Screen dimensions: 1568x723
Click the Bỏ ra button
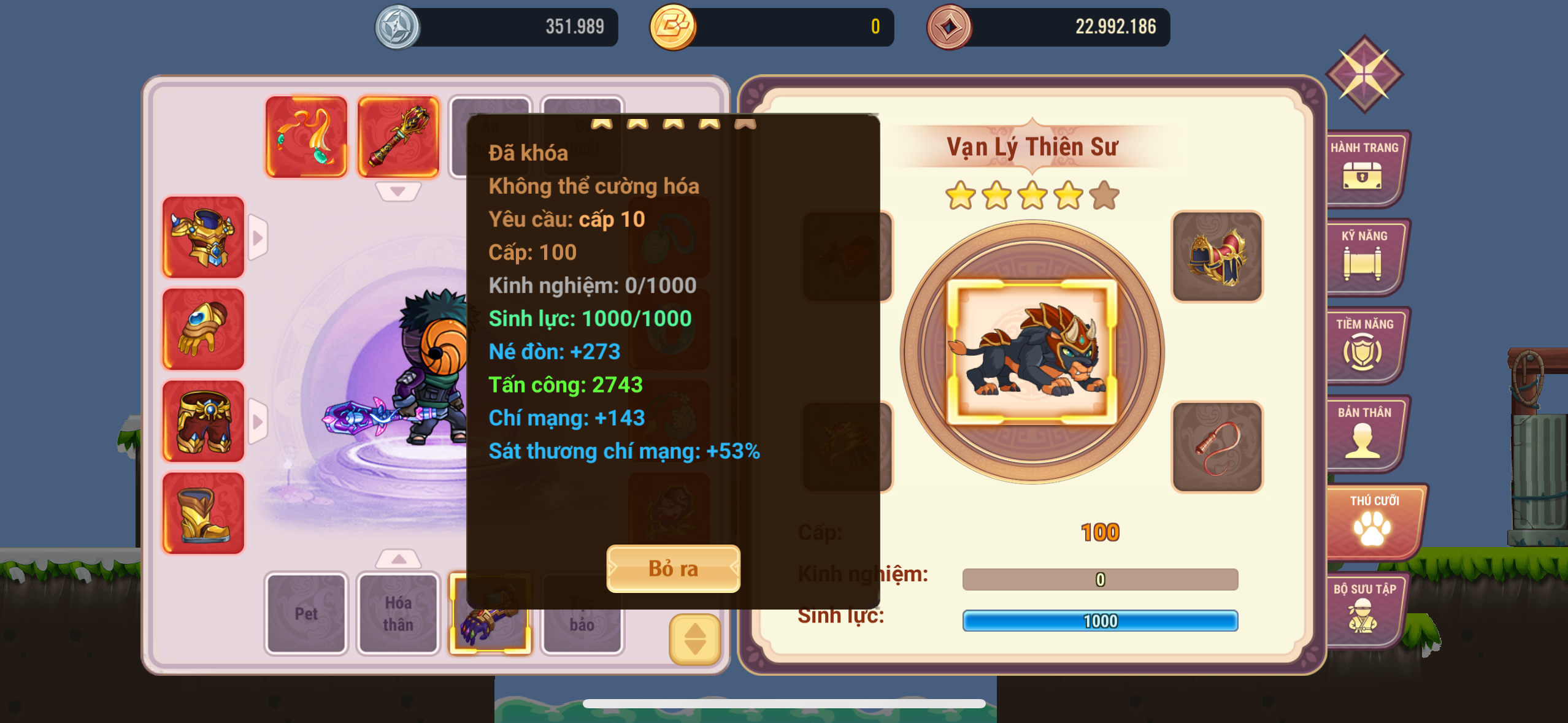(673, 569)
